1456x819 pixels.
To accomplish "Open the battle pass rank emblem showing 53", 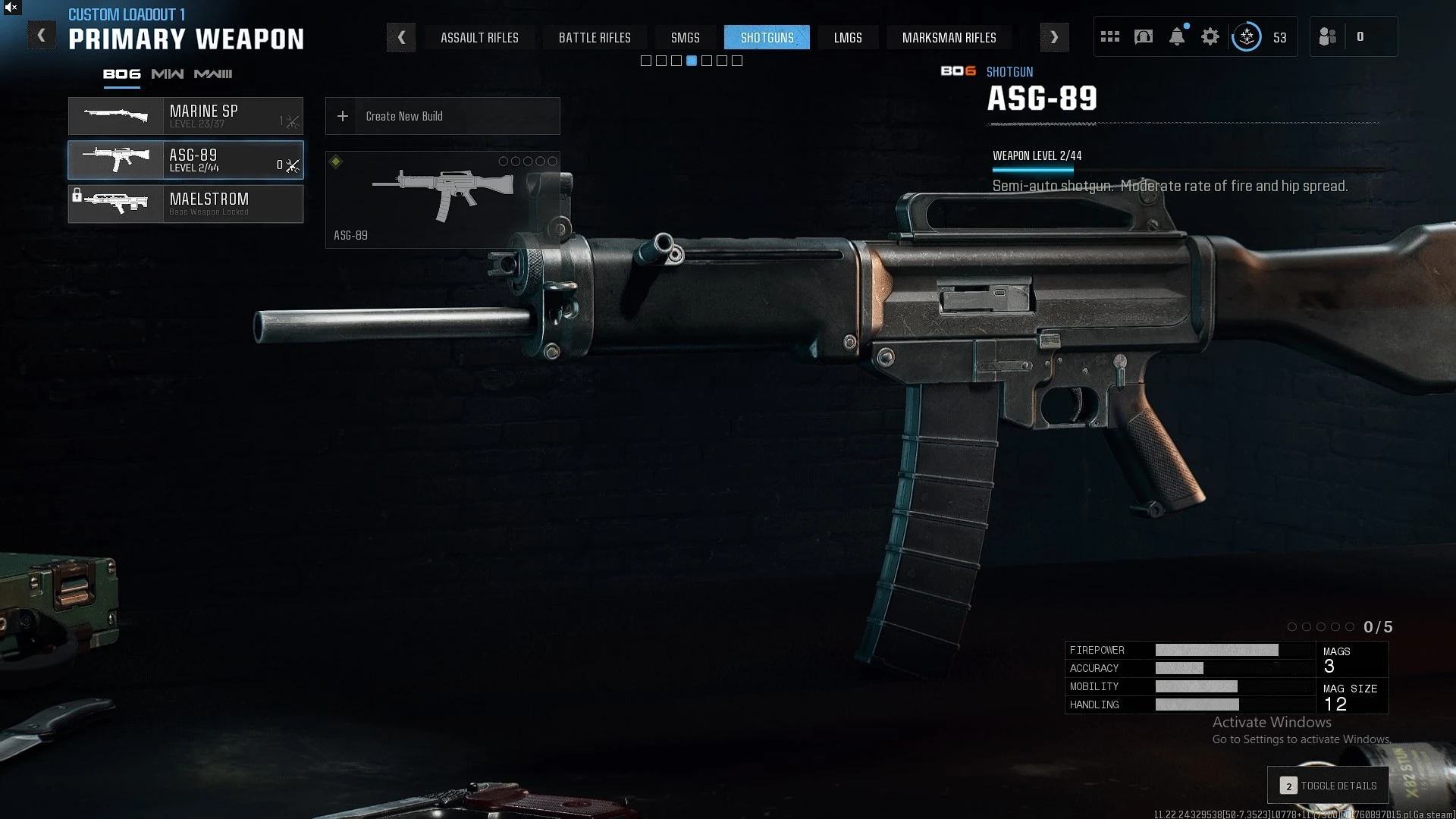I will 1247,36.
